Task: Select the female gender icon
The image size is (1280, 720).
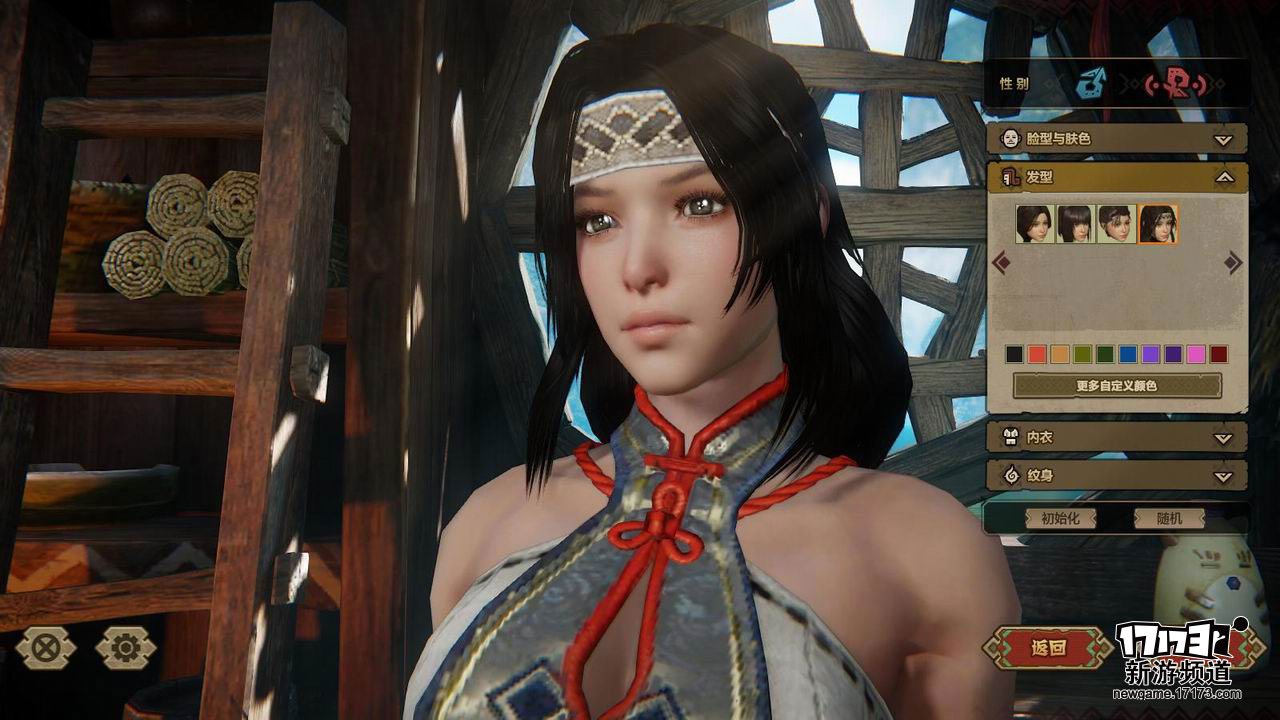Action: 1173,85
